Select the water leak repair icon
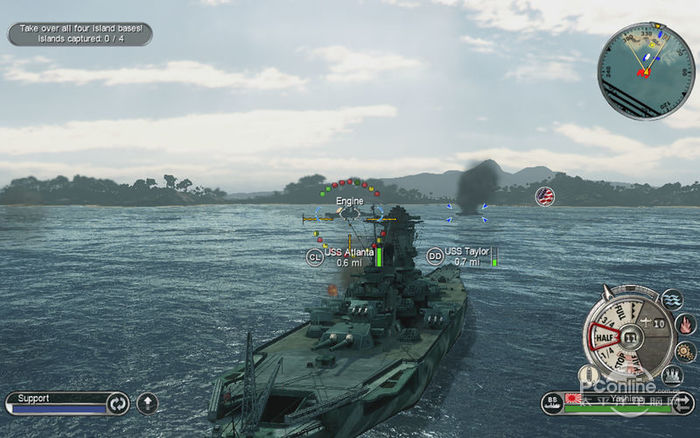Image resolution: width=700 pixels, height=438 pixels. (672, 300)
